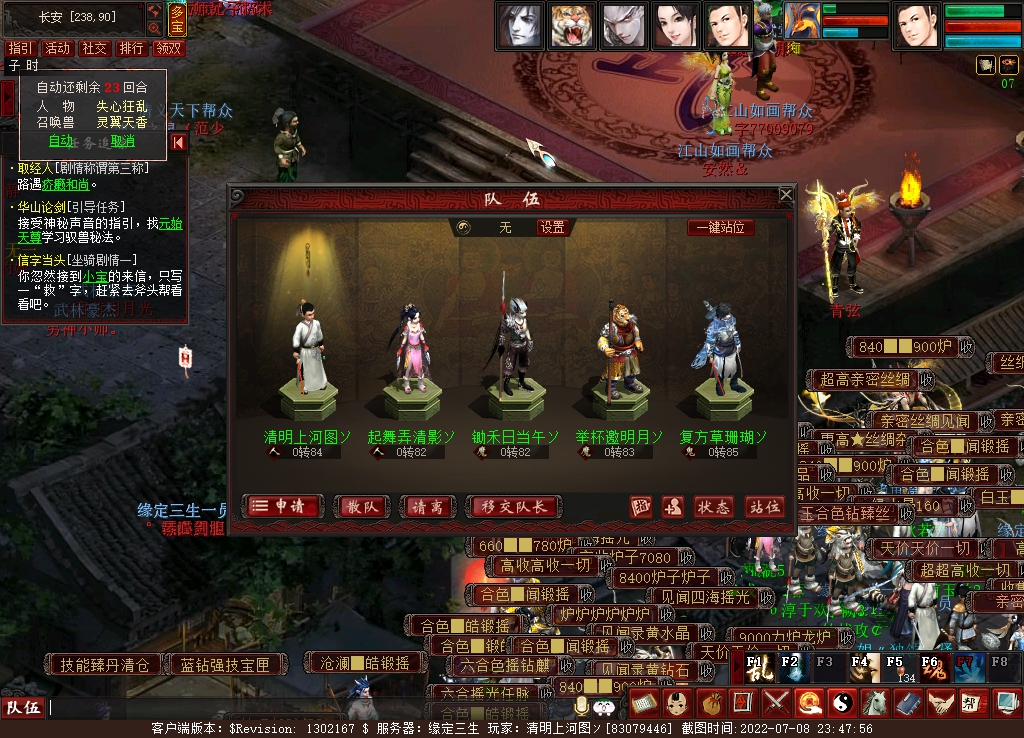
Task: Open the 排行 rankings menu
Action: click(x=131, y=48)
